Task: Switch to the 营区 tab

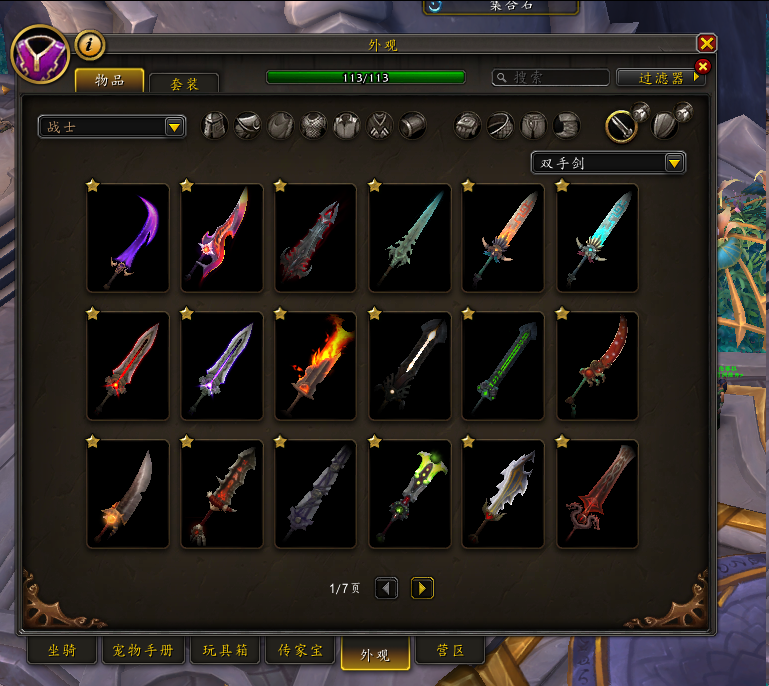Action: pyautogui.click(x=450, y=651)
